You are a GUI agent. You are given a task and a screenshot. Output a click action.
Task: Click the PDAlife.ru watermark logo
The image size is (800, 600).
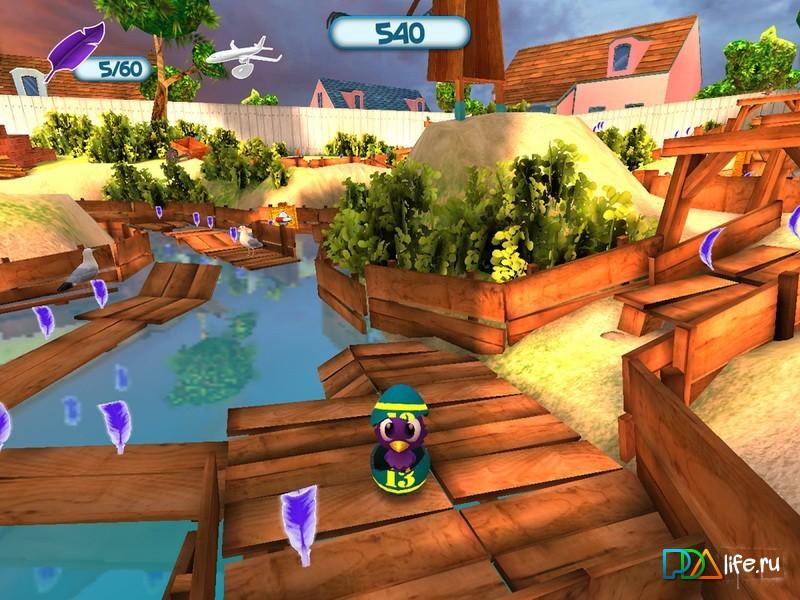point(727,566)
